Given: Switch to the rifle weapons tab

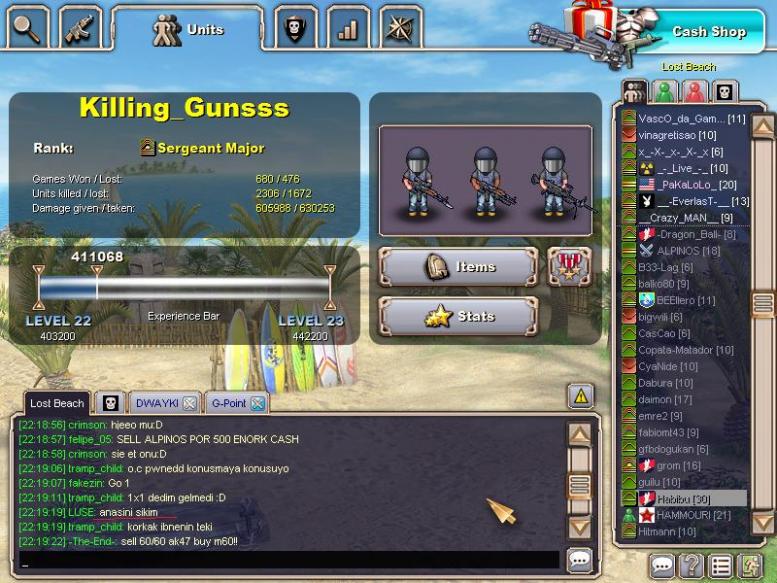Looking at the screenshot, I should point(80,28).
